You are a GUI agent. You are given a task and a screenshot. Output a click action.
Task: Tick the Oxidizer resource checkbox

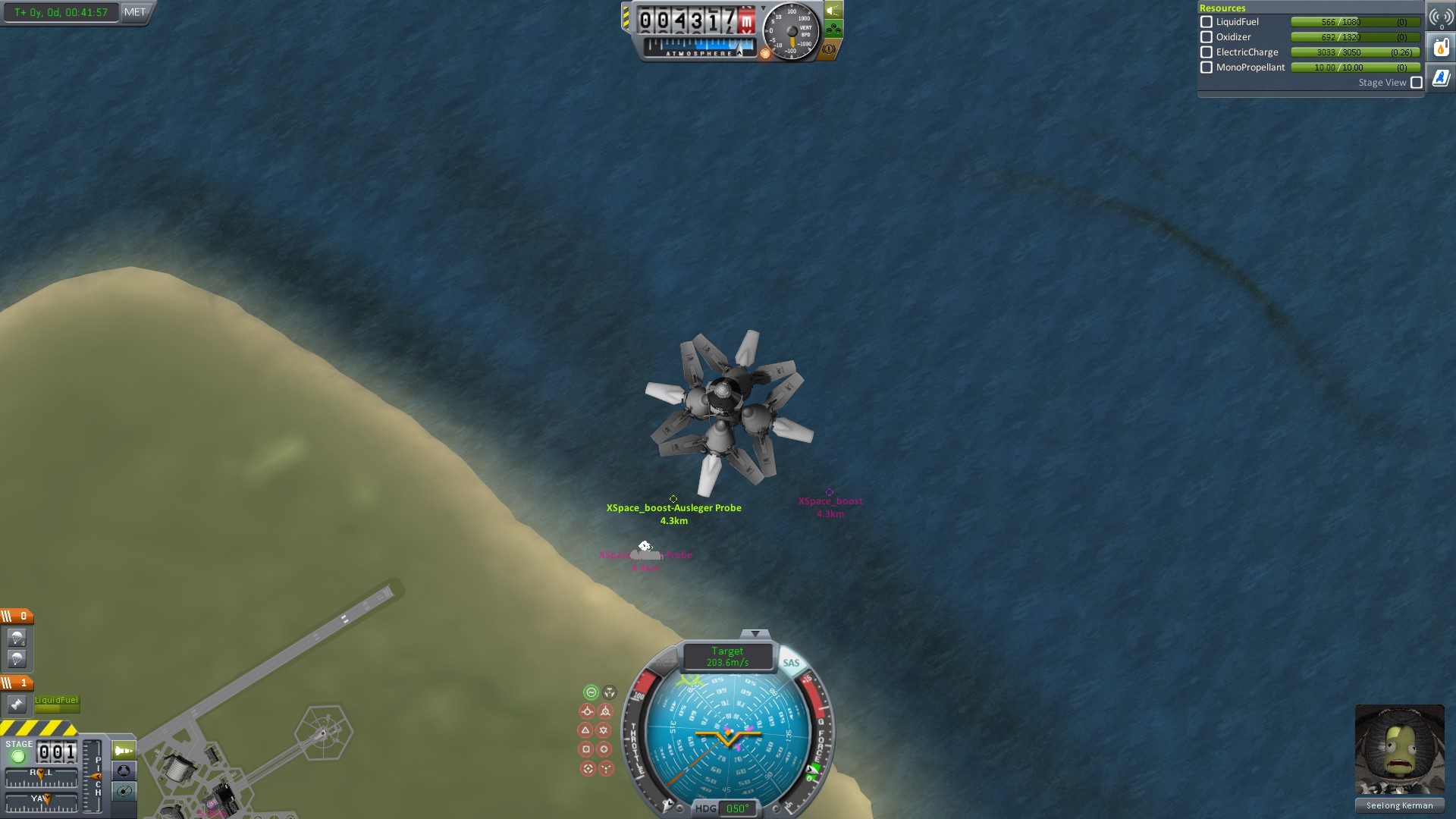[x=1207, y=37]
